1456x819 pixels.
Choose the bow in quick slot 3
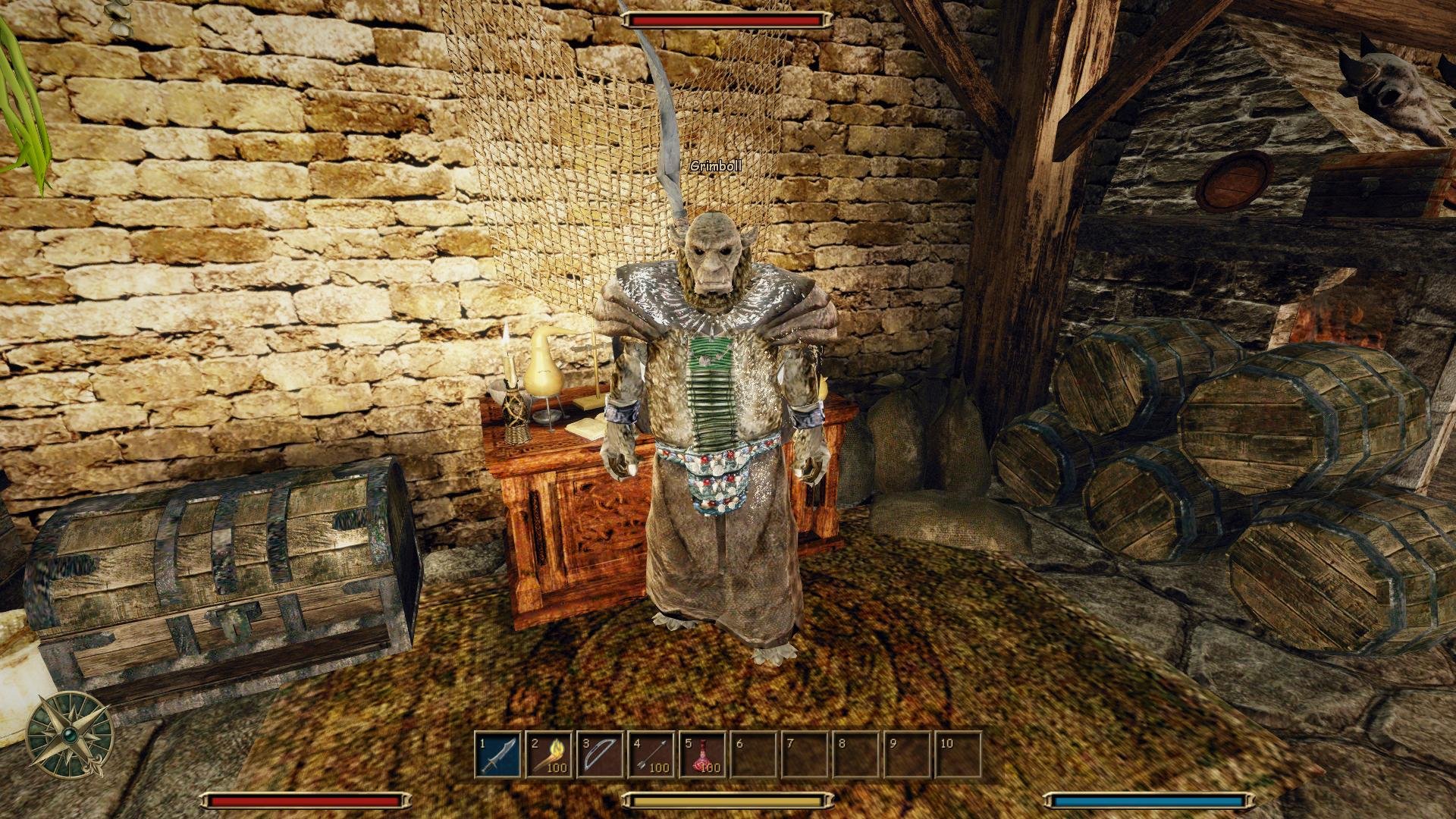(x=601, y=755)
